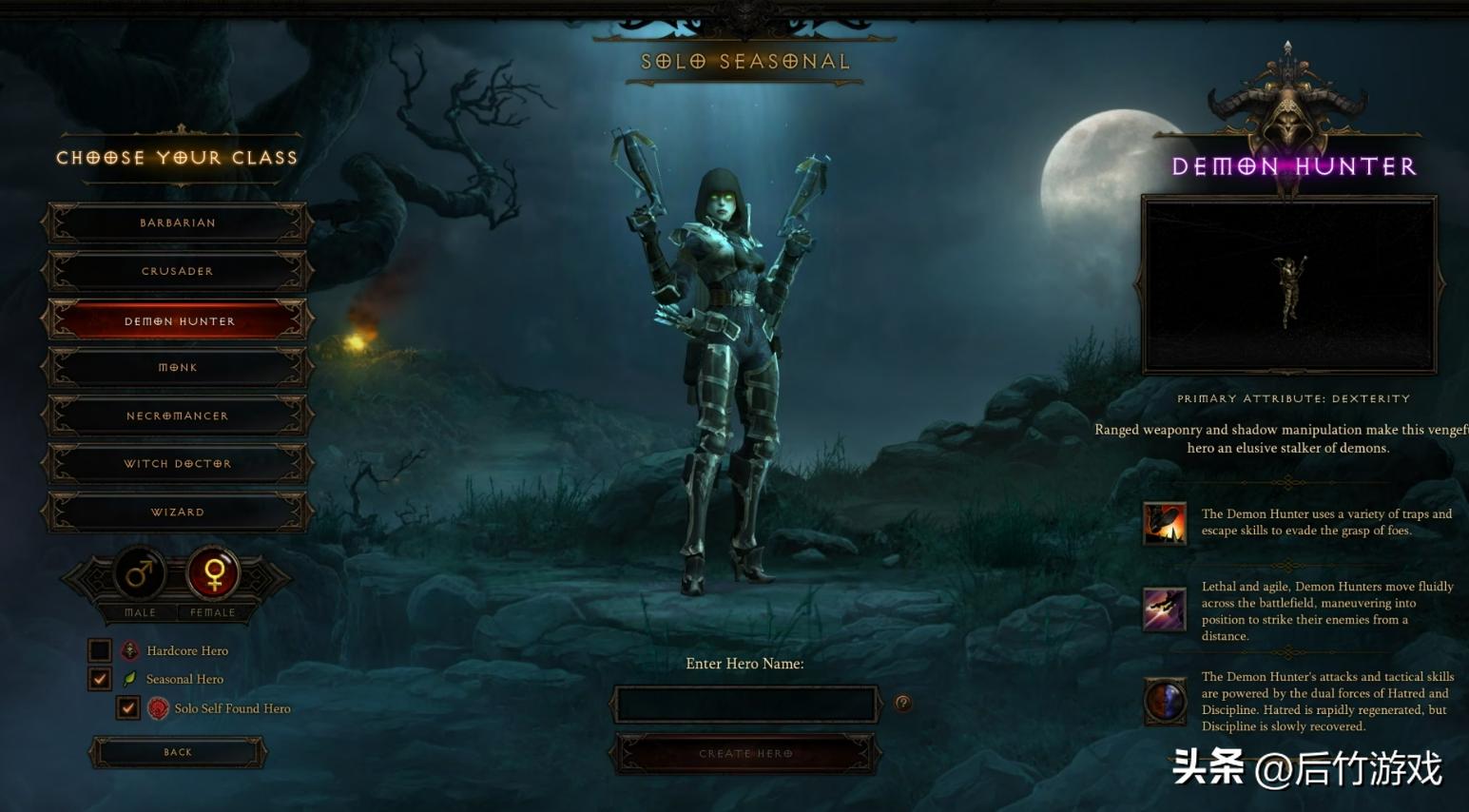1469x812 pixels.
Task: Switch hero gender to Male
Action: 140,574
